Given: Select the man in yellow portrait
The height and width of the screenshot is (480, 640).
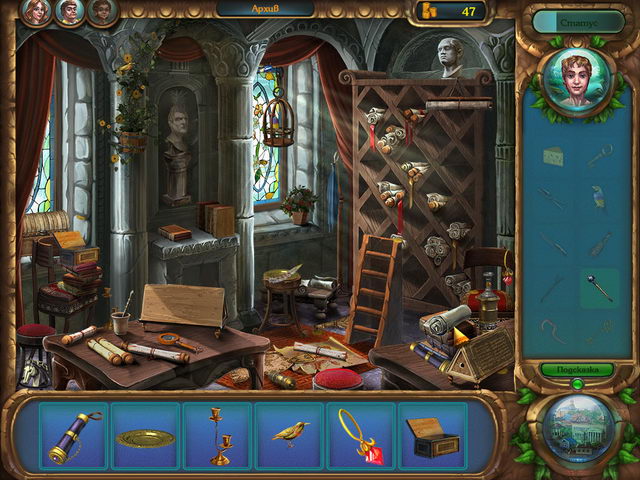Looking at the screenshot, I should [x=71, y=11].
